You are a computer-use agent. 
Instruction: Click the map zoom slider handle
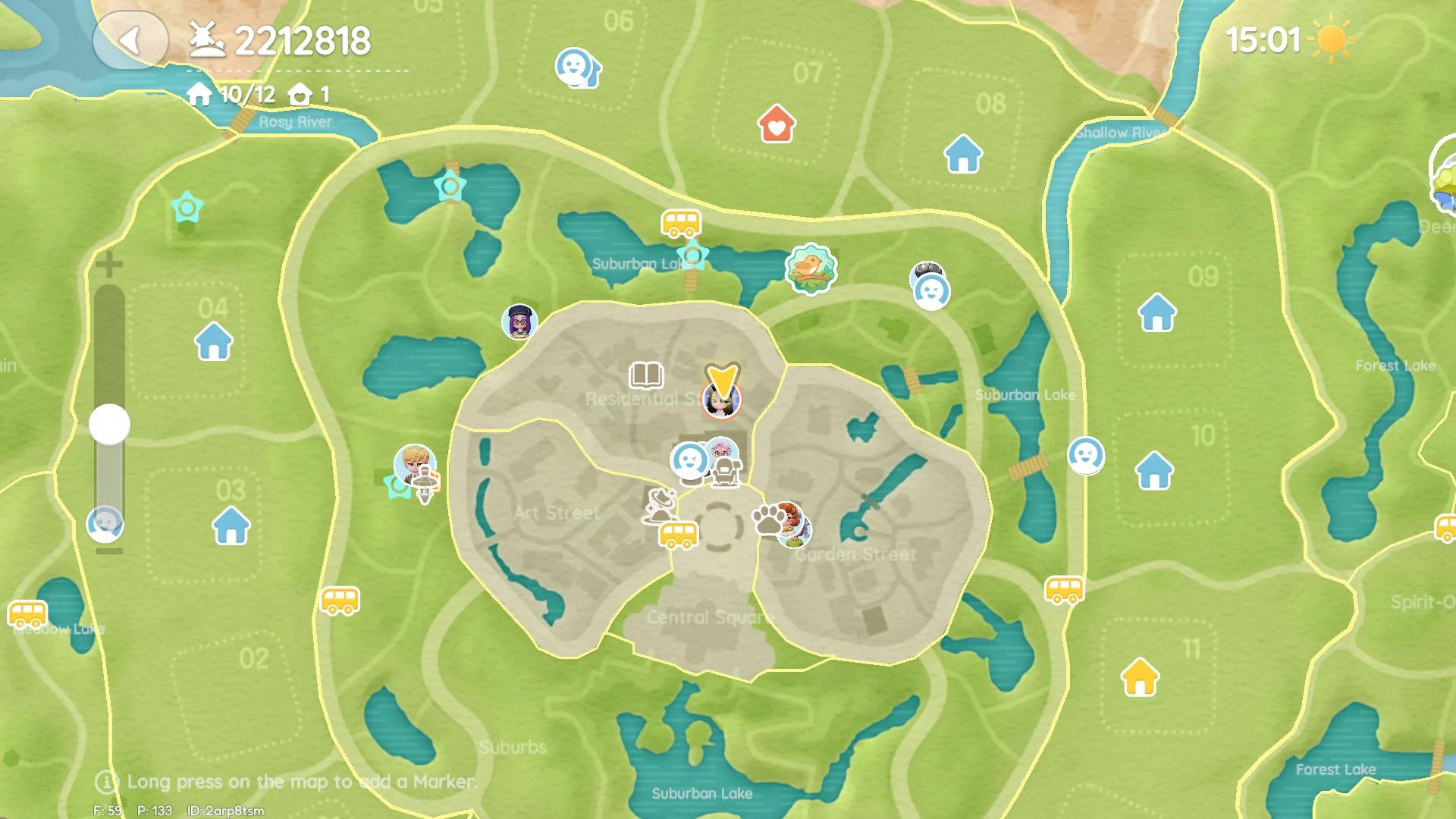109,424
